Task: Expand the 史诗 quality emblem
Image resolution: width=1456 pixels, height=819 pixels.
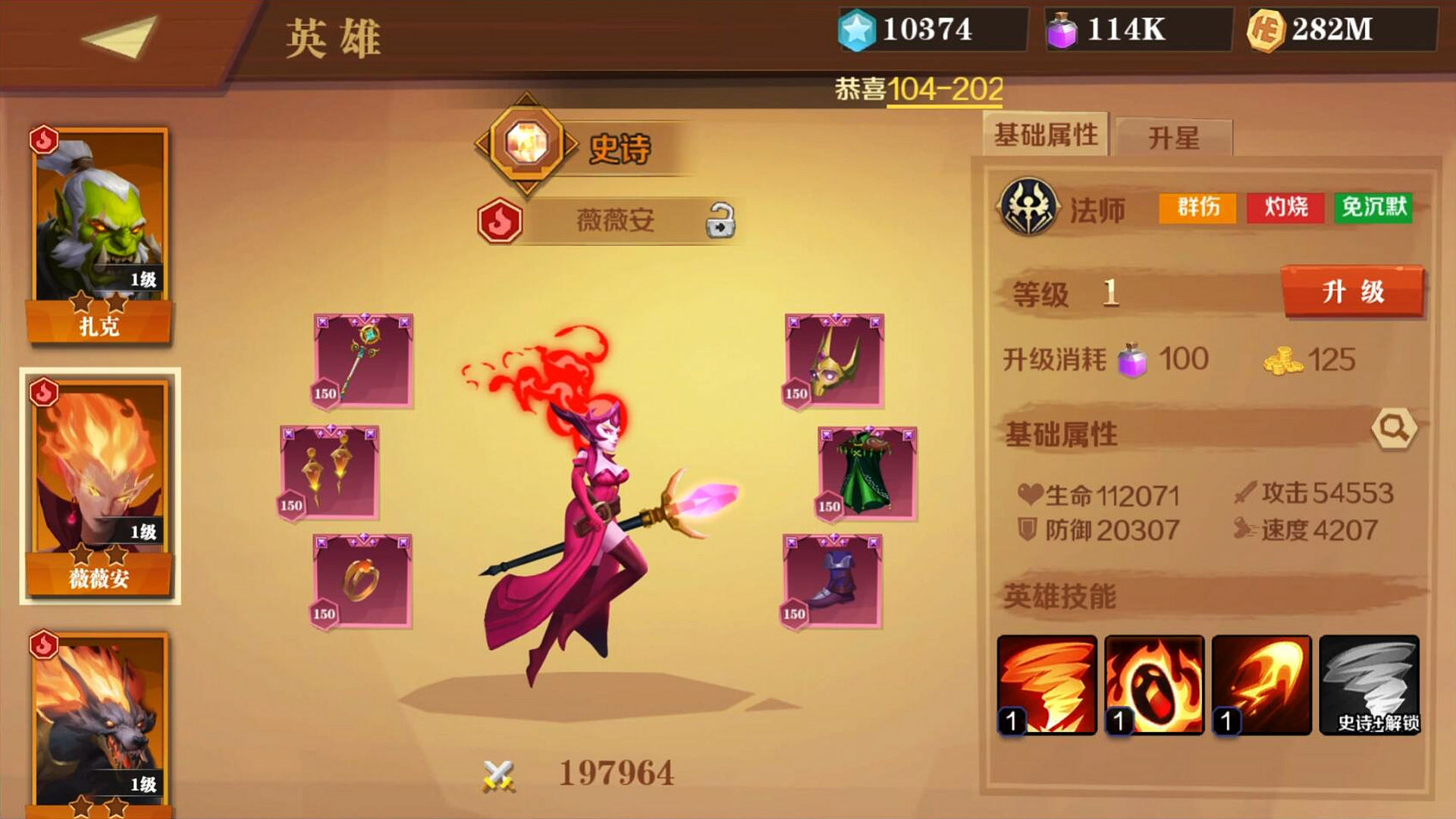Action: tap(529, 141)
